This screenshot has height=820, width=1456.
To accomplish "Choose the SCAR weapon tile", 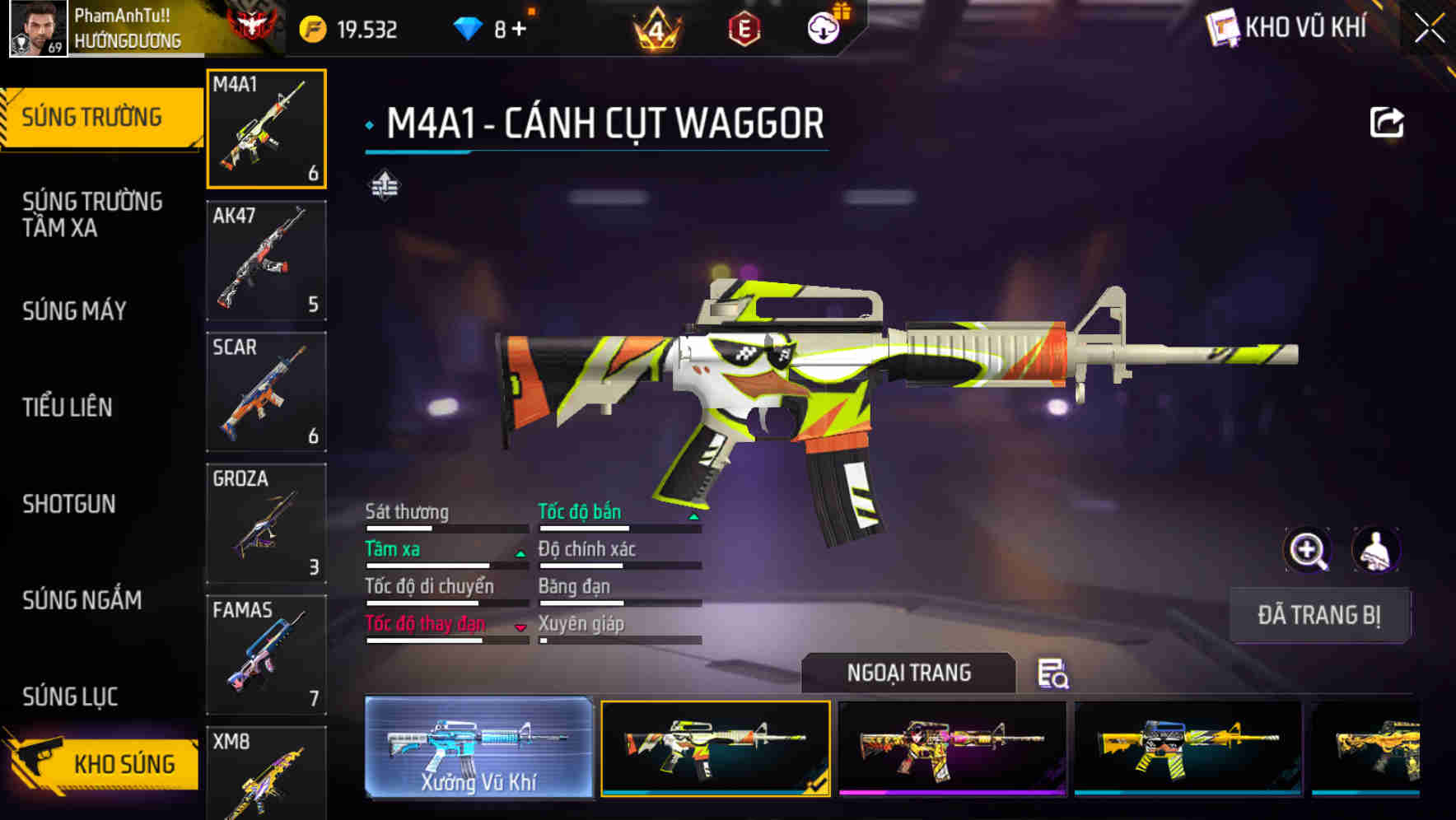I will [266, 392].
